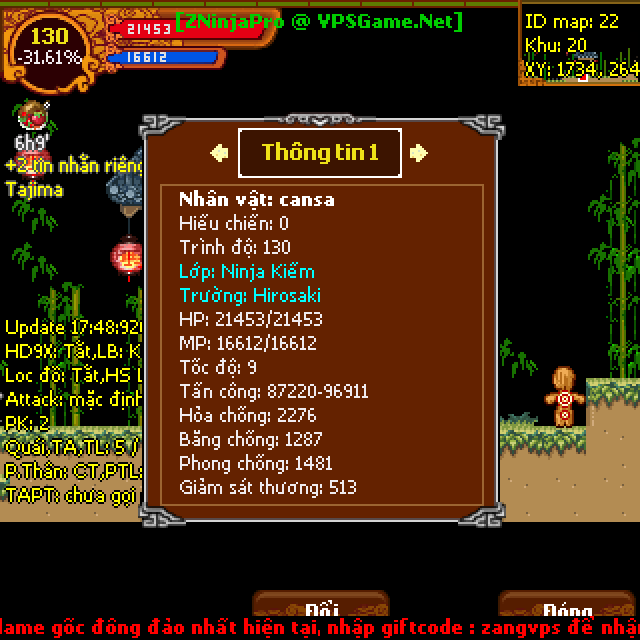Image resolution: width=640 pixels, height=640 pixels.
Task: Go to the next info page arrow
Action: [420, 153]
